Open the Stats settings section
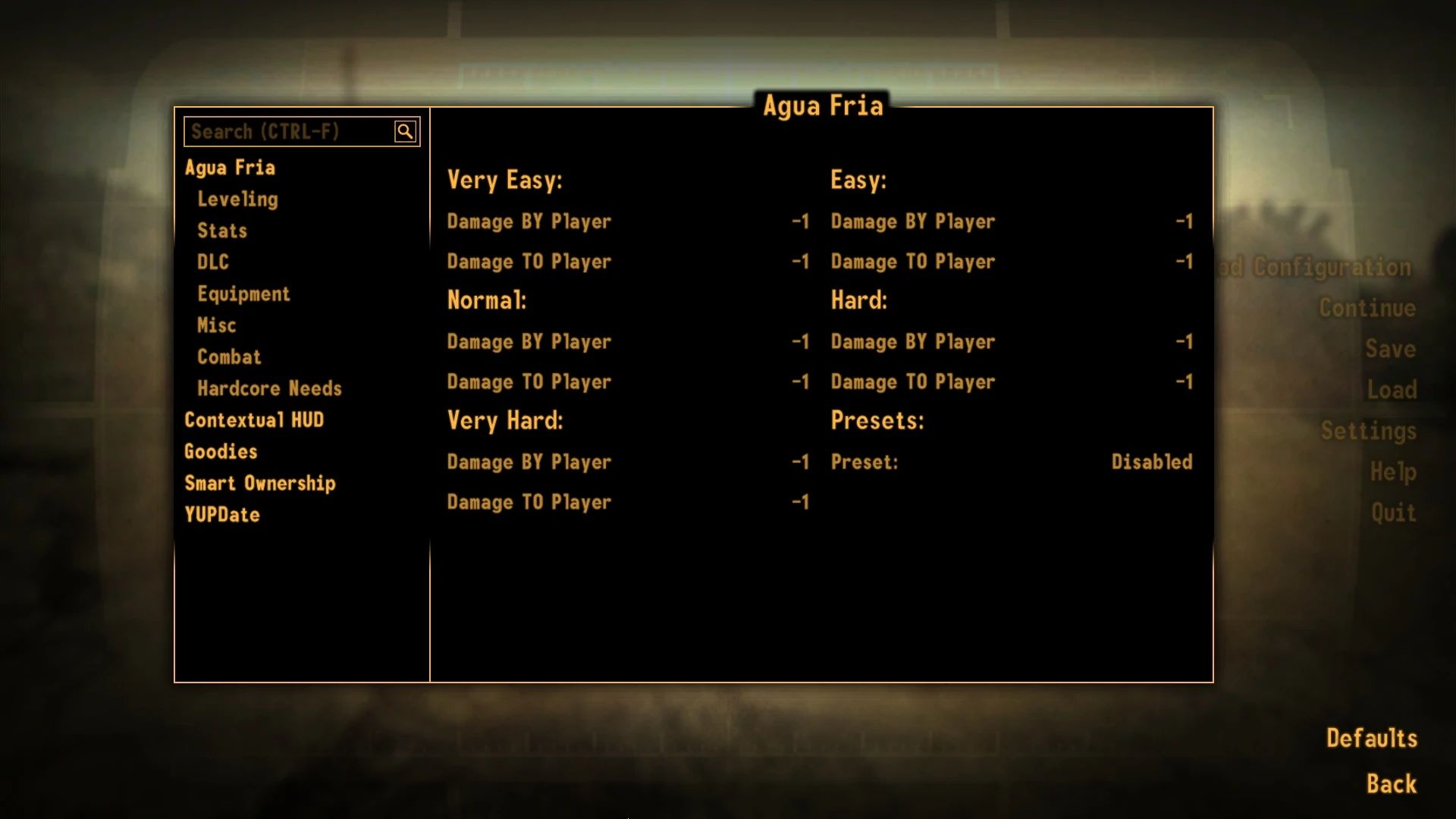Screen dimensions: 1456x819 (x=222, y=231)
